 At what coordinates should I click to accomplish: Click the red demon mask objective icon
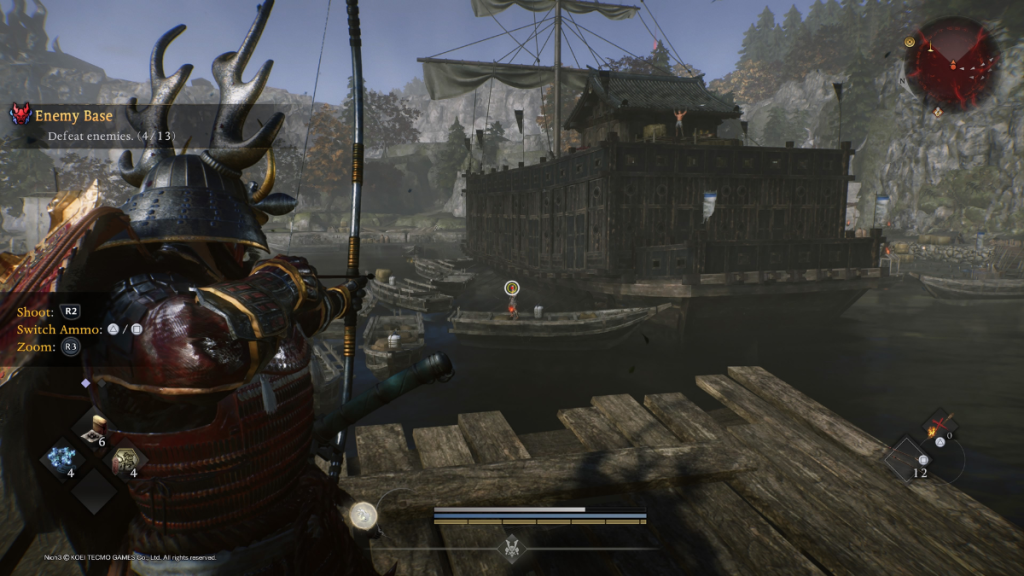pyautogui.click(x=20, y=115)
